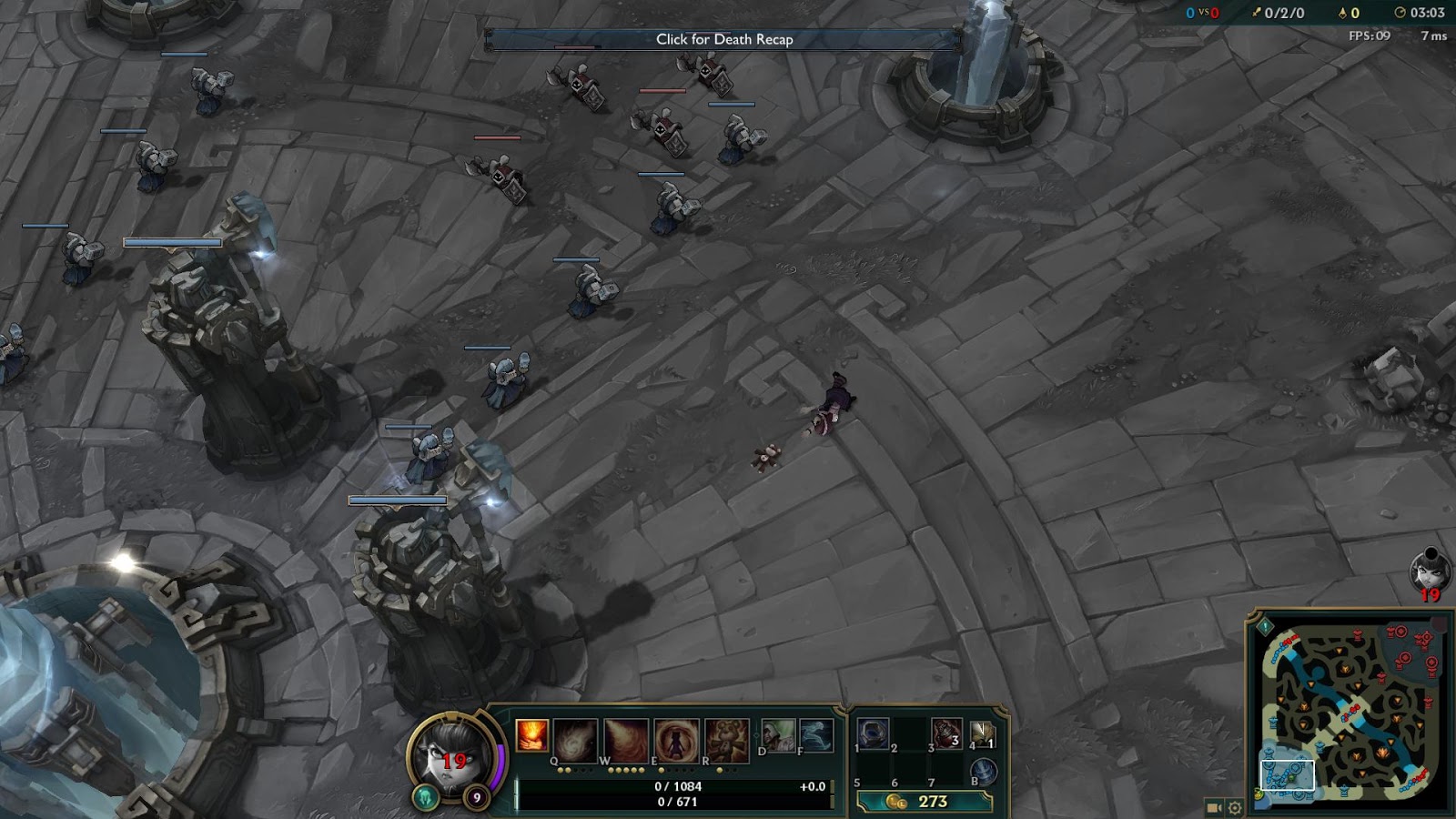
Task: Use the Health Potions in item slot 3
Action: pos(946,734)
